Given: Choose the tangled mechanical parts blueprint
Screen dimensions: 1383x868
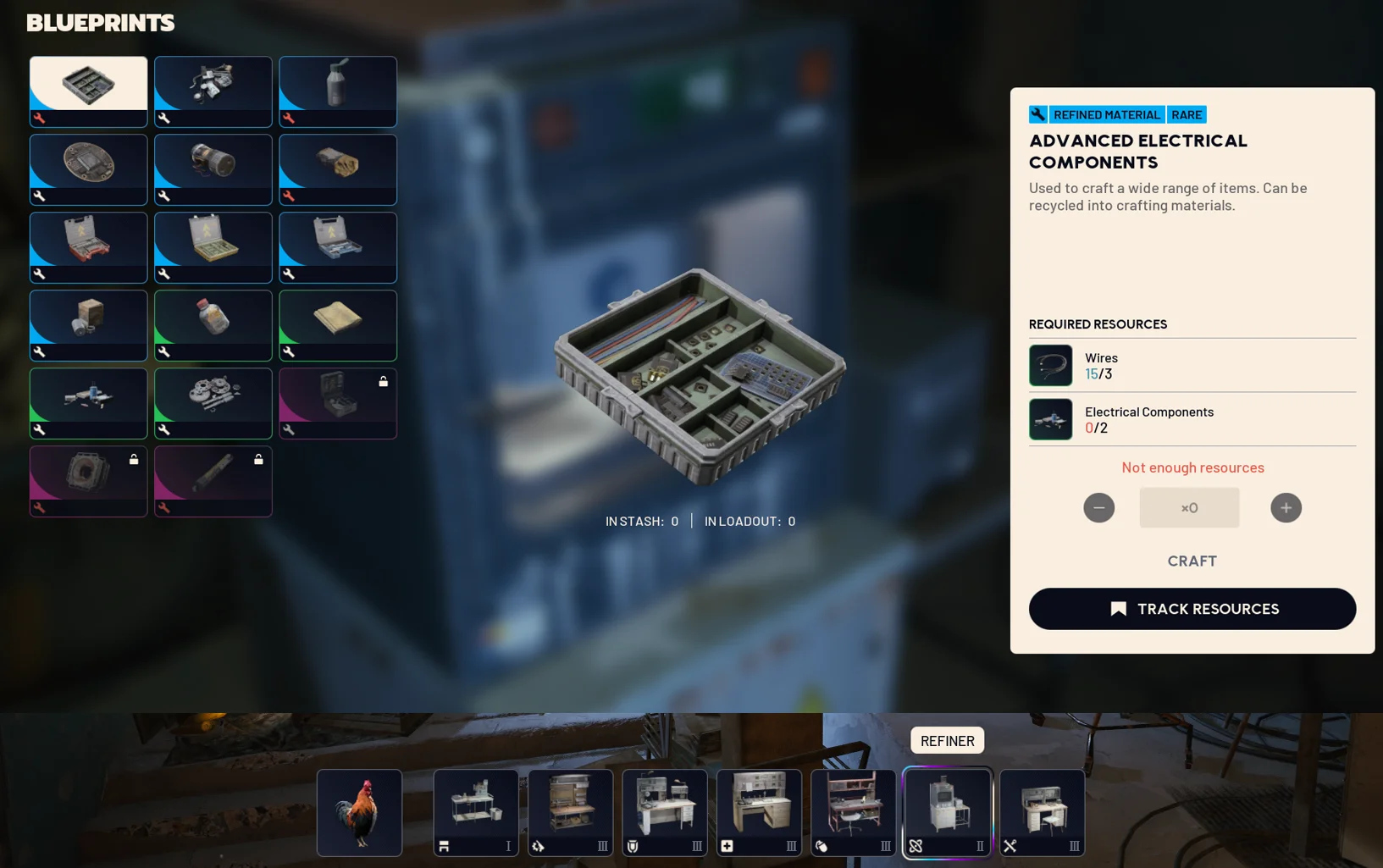Looking at the screenshot, I should (213, 91).
